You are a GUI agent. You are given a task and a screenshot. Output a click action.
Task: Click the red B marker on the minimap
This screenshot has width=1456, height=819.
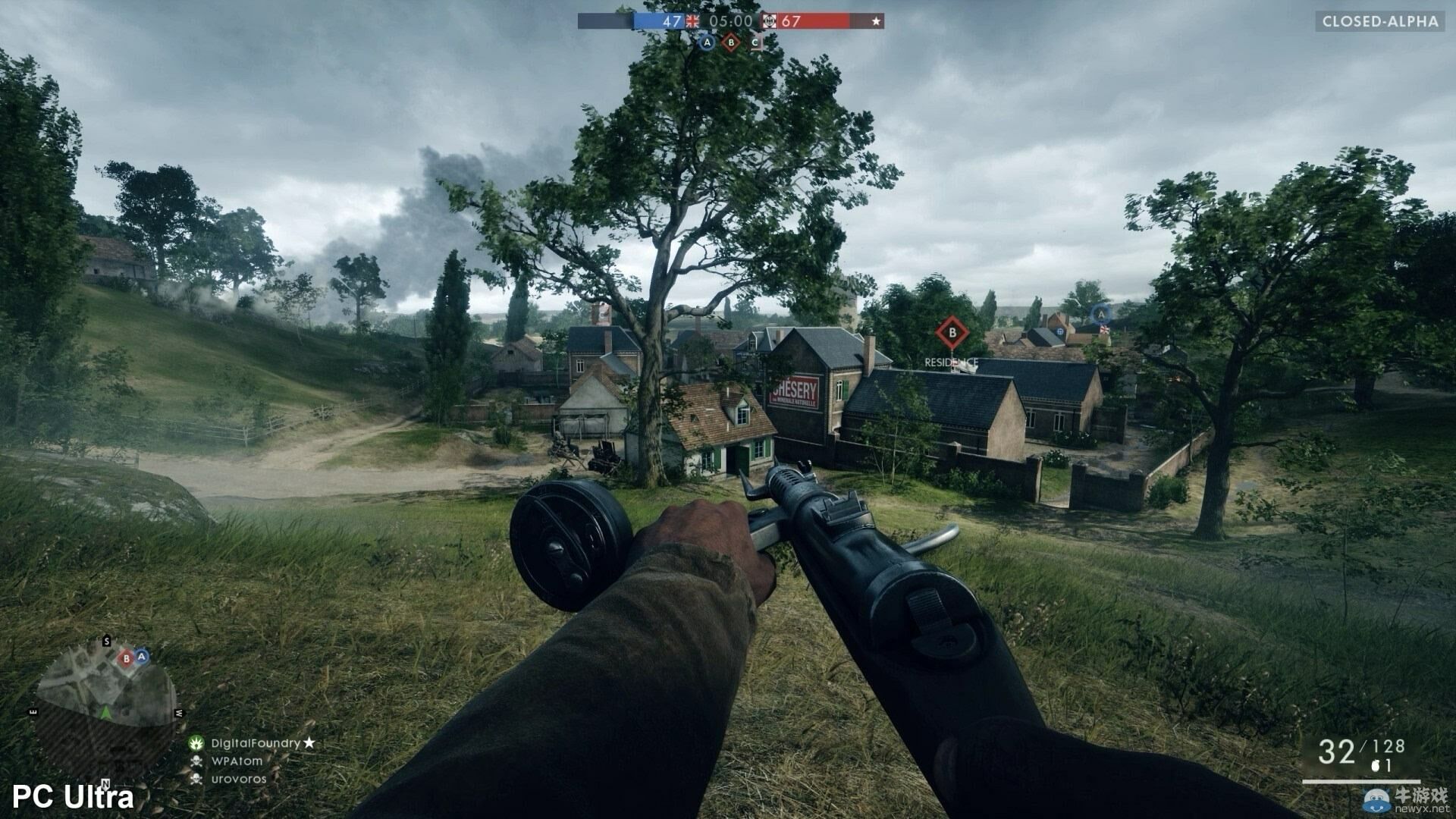pos(127,658)
